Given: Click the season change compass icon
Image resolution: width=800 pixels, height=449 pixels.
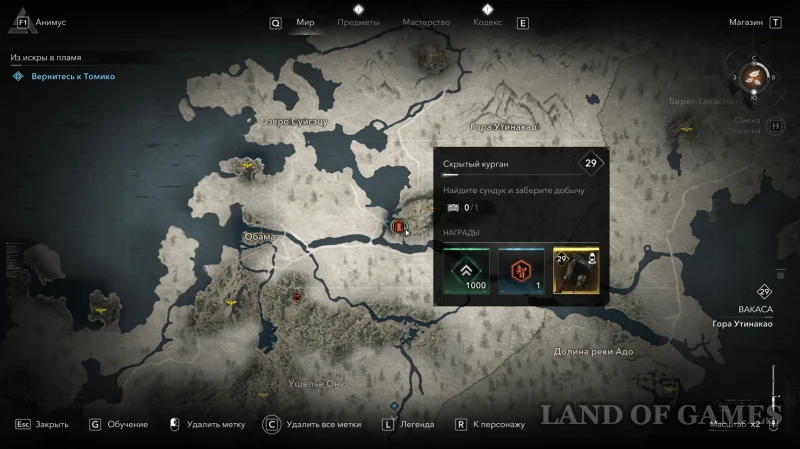Looking at the screenshot, I should tap(755, 78).
